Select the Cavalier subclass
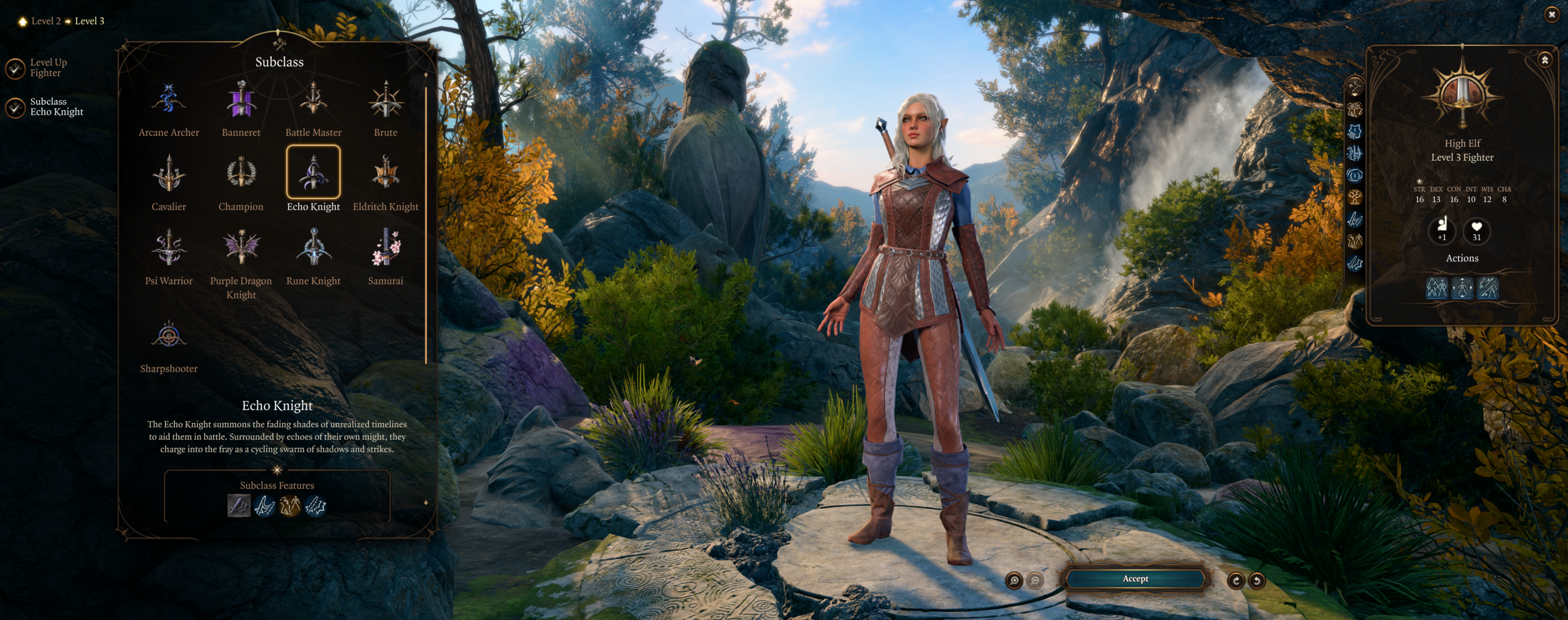The height and width of the screenshot is (620, 1568). click(168, 174)
